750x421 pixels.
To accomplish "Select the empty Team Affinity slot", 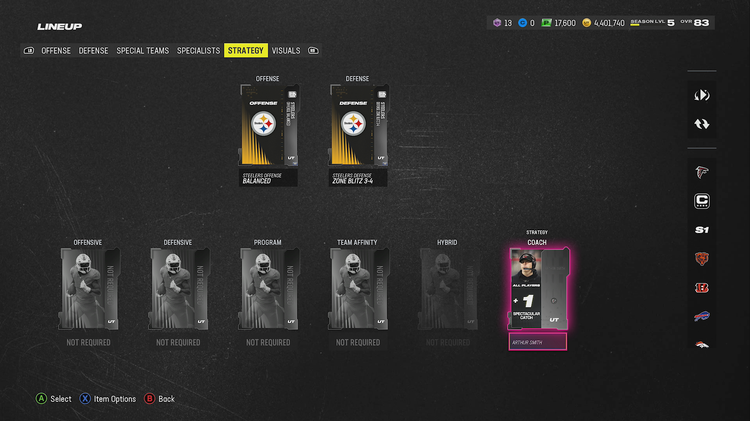I will pyautogui.click(x=358, y=289).
